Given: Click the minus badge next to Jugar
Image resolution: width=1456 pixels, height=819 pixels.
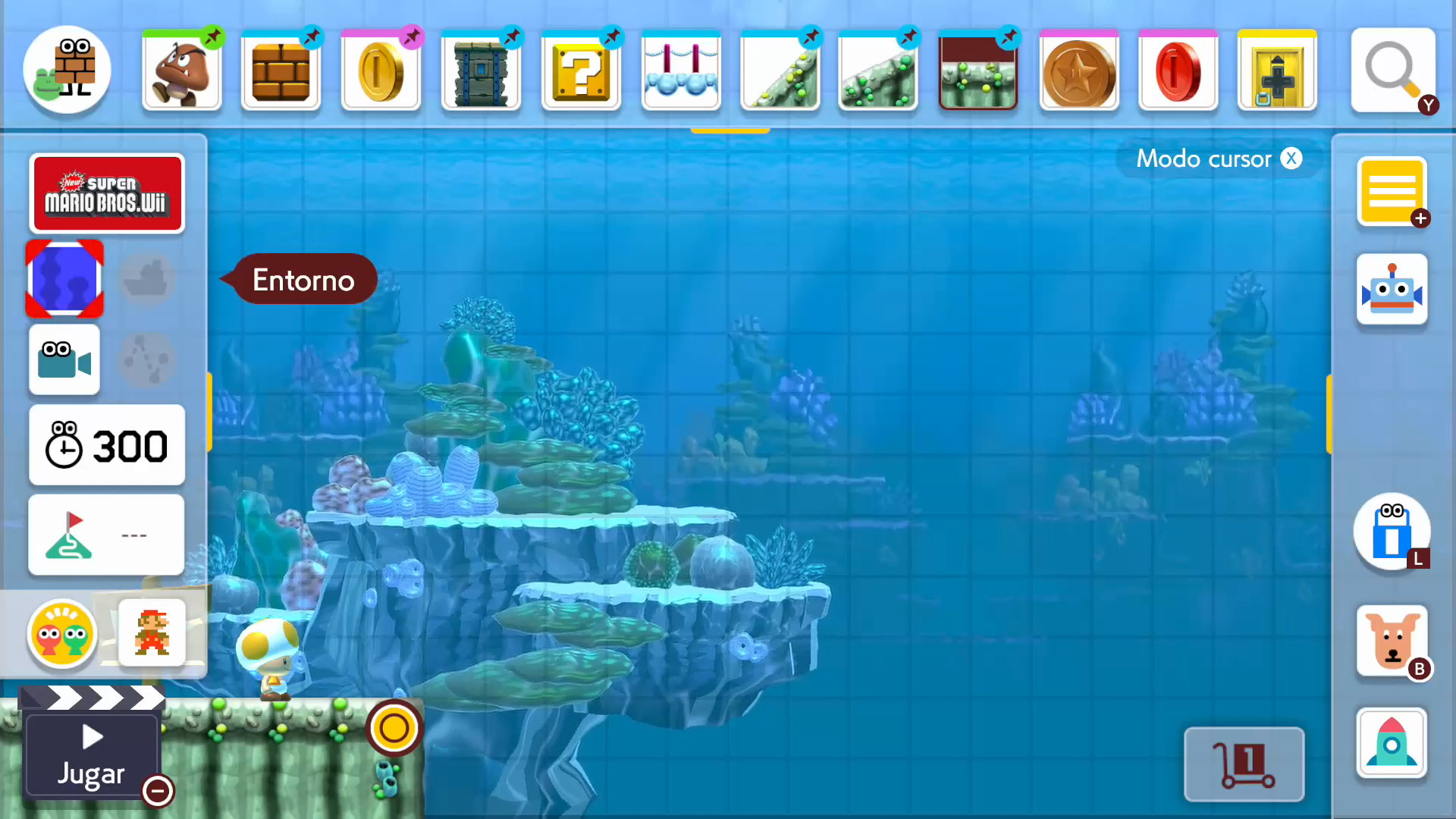Looking at the screenshot, I should [158, 791].
